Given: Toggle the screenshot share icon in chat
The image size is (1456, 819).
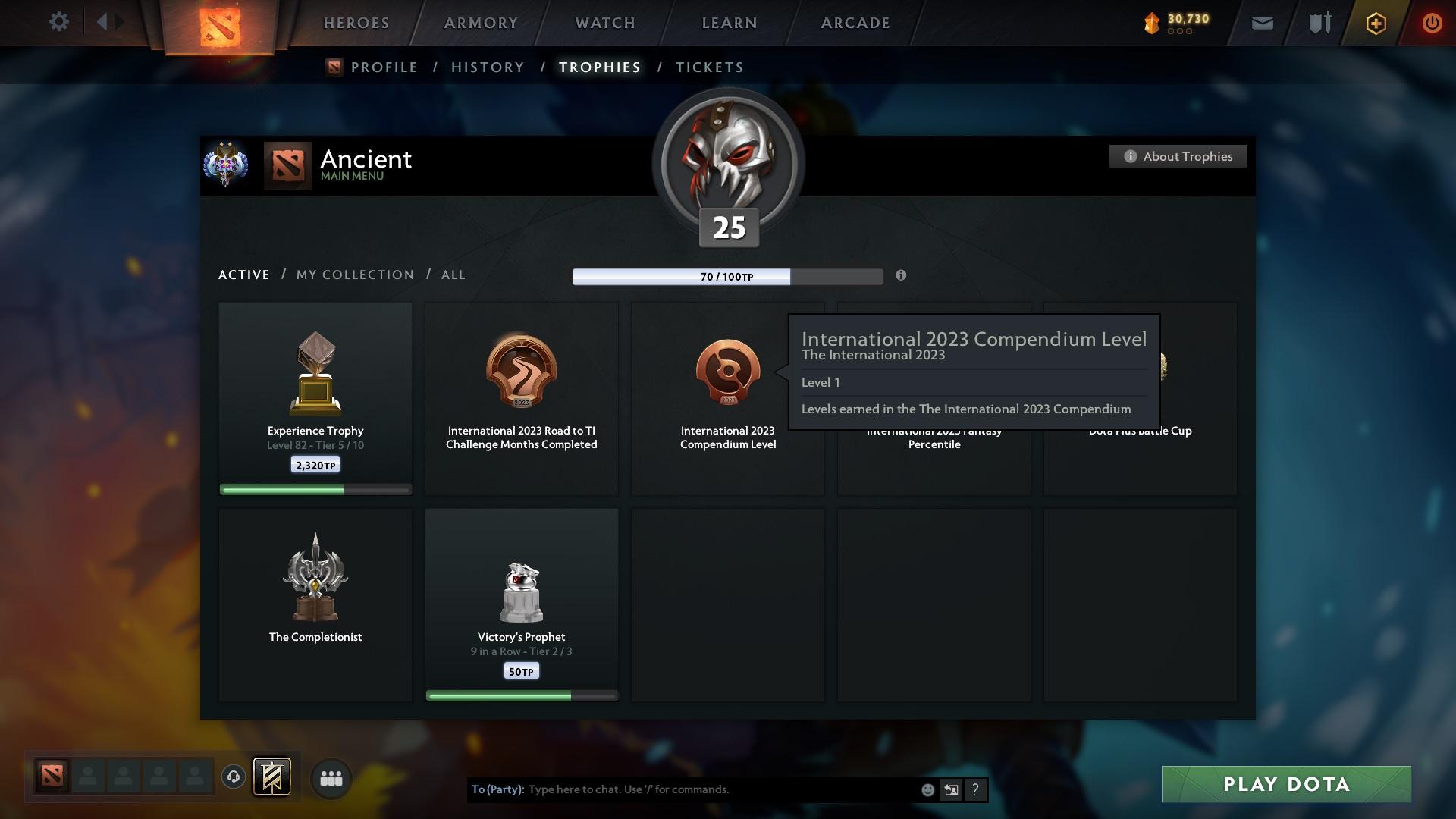Looking at the screenshot, I should (x=951, y=789).
